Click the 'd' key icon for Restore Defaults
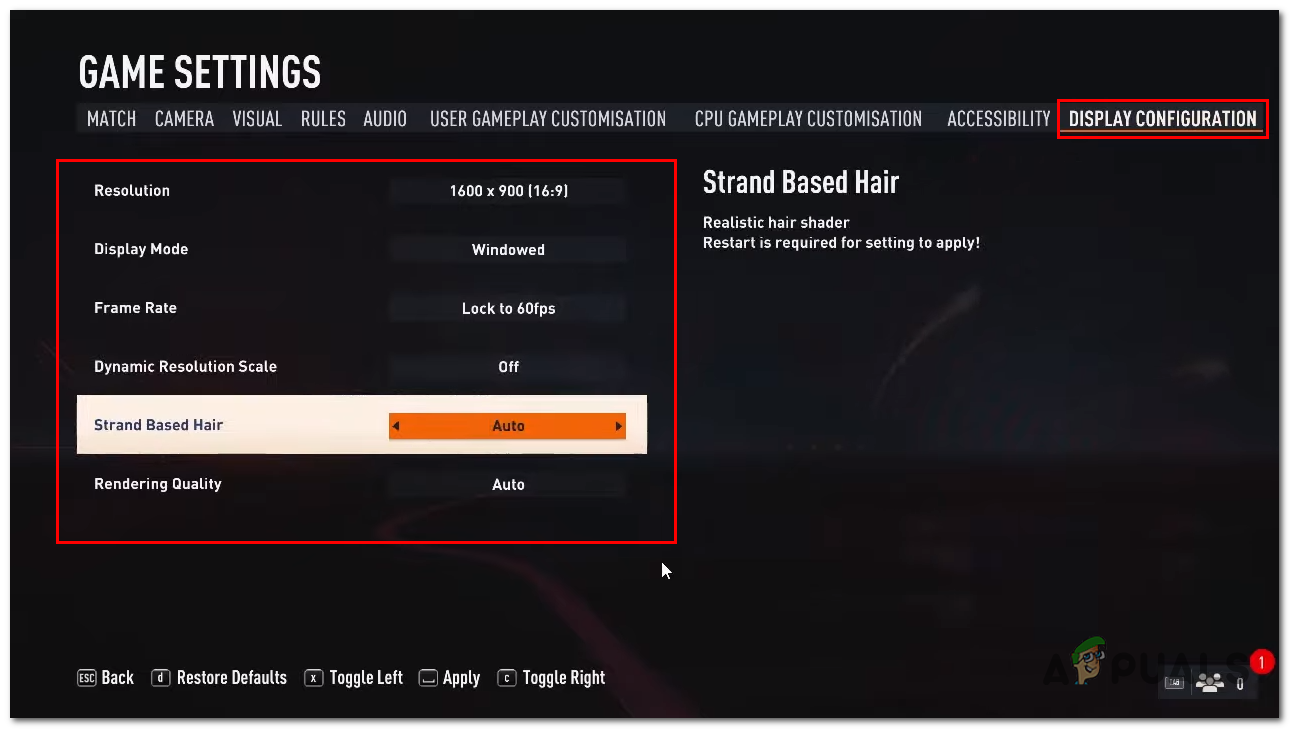The image size is (1290, 729). tap(161, 677)
